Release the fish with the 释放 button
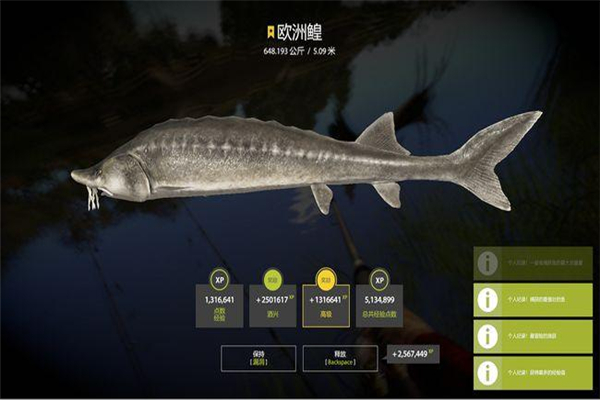This screenshot has width=600, height=400. [339, 357]
